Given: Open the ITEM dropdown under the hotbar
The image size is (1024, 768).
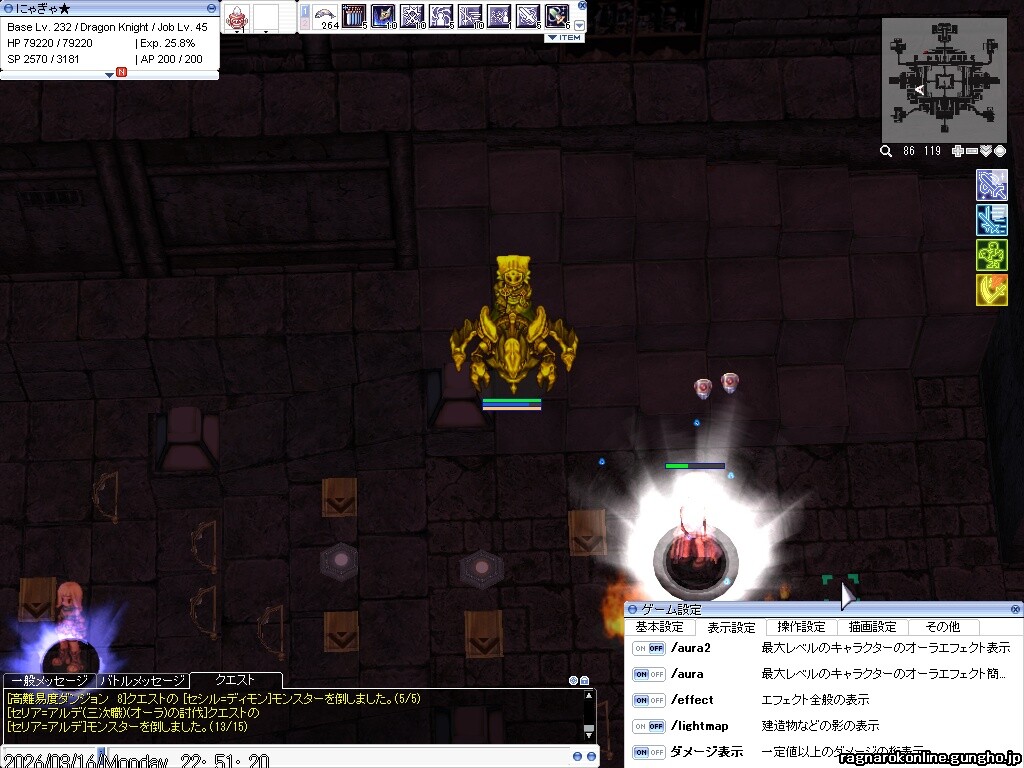Looking at the screenshot, I should 564,37.
